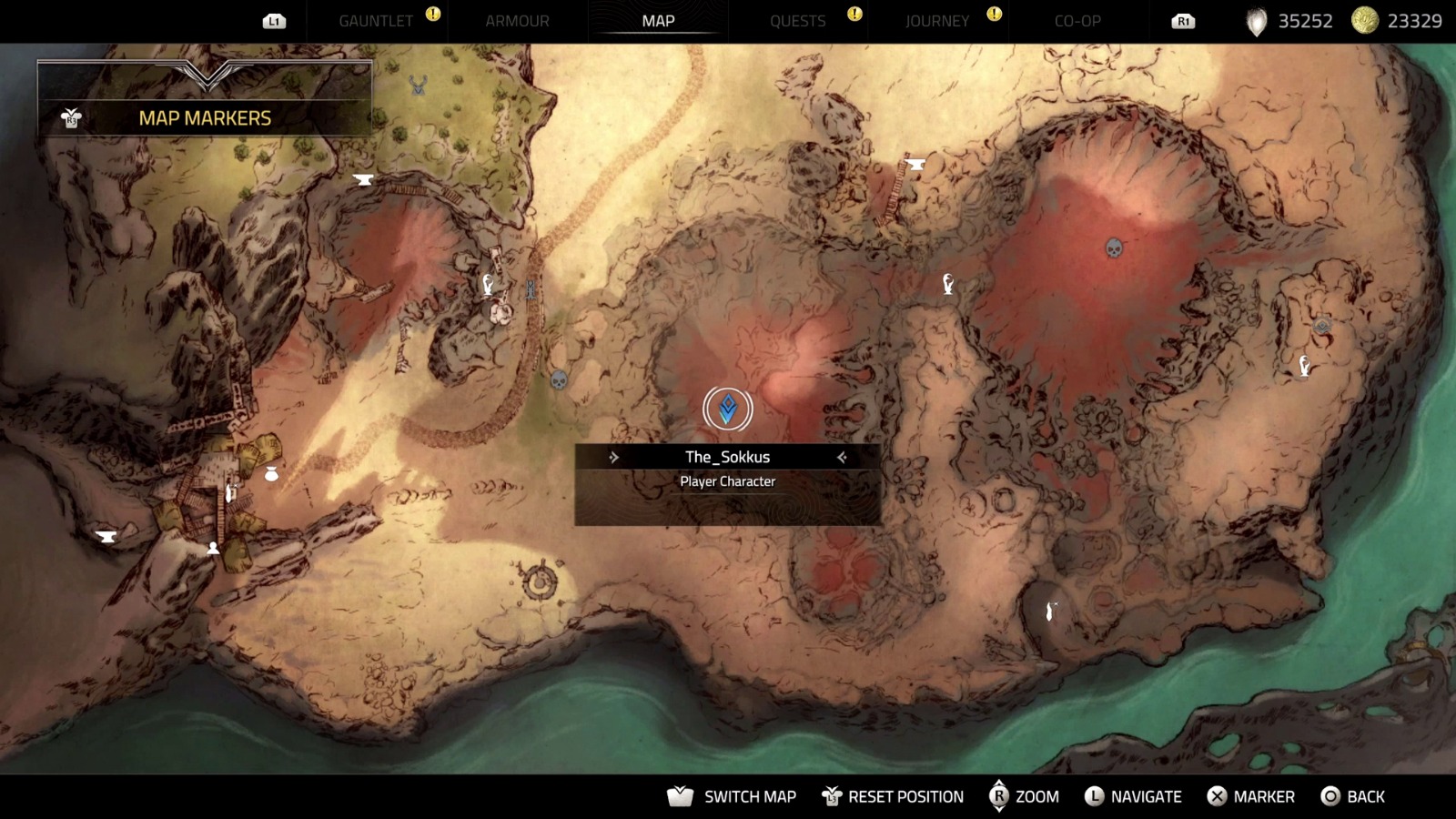Viewport: 1456px width, 819px height.
Task: Go to the Quests tab
Action: [x=797, y=21]
